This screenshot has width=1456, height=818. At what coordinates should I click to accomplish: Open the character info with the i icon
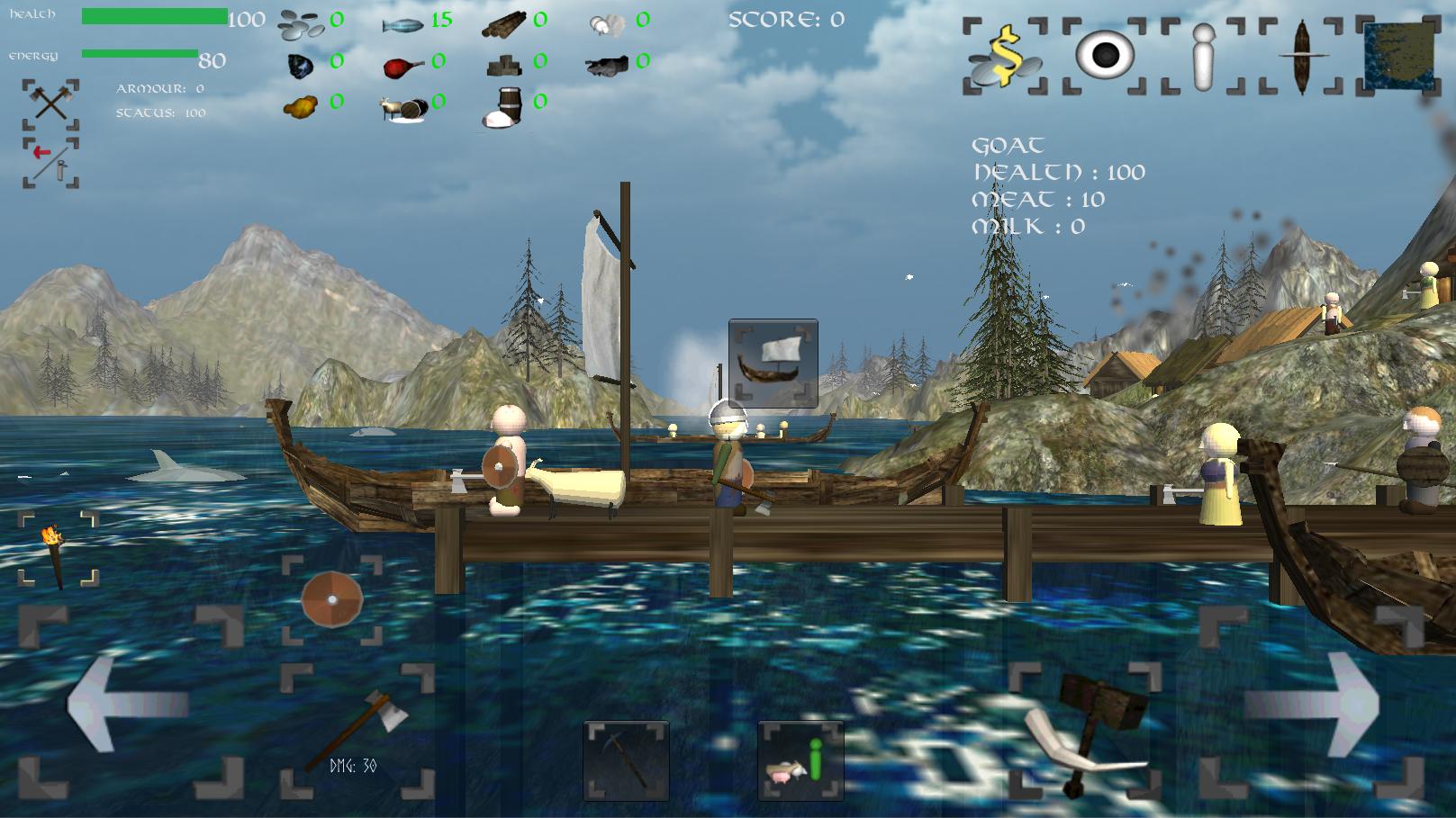point(1201,56)
